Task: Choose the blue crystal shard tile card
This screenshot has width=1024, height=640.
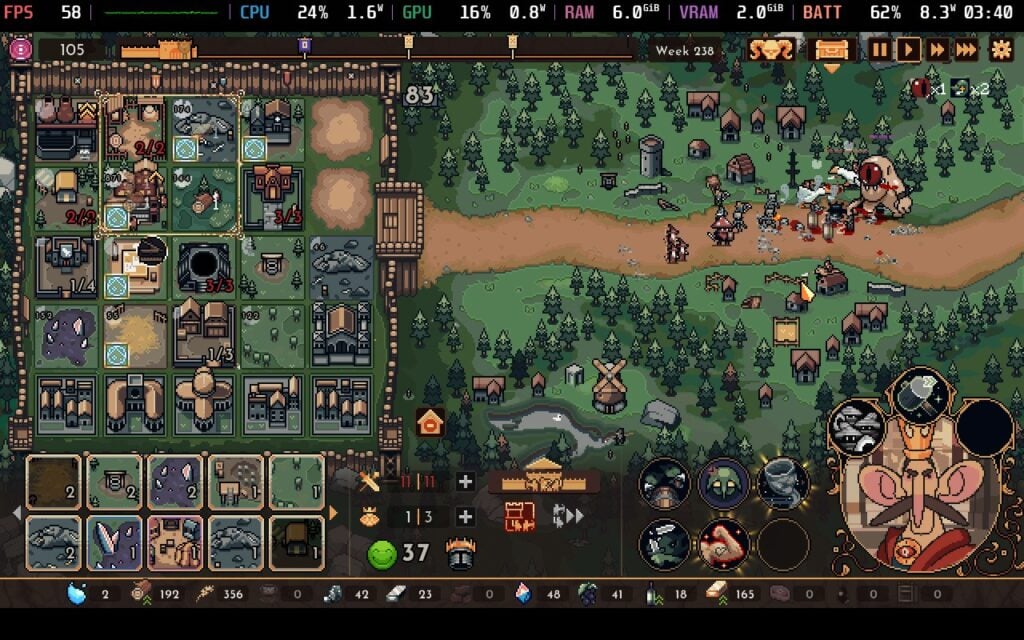Action: pyautogui.click(x=114, y=543)
